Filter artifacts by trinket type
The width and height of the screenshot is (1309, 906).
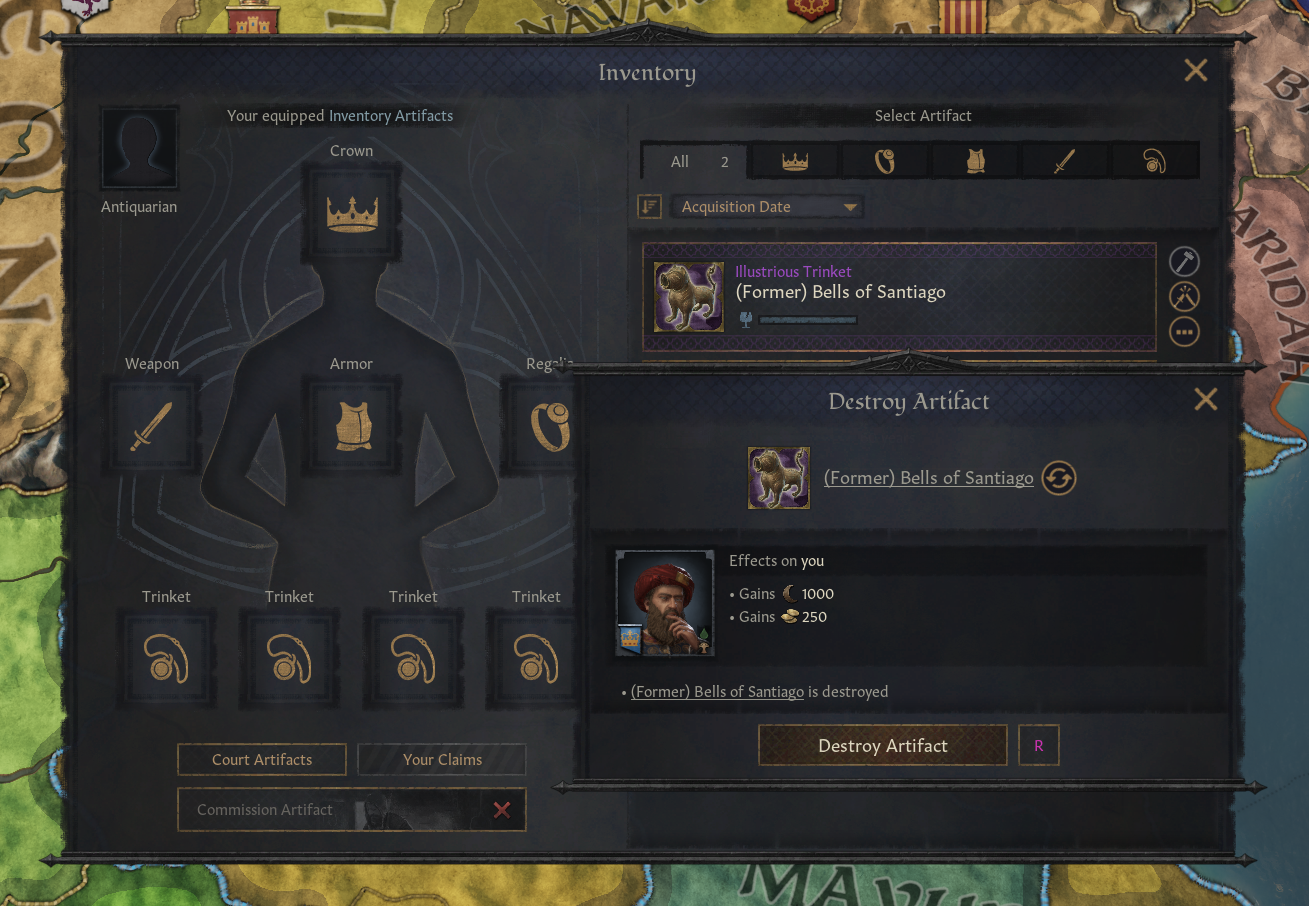(x=1154, y=162)
